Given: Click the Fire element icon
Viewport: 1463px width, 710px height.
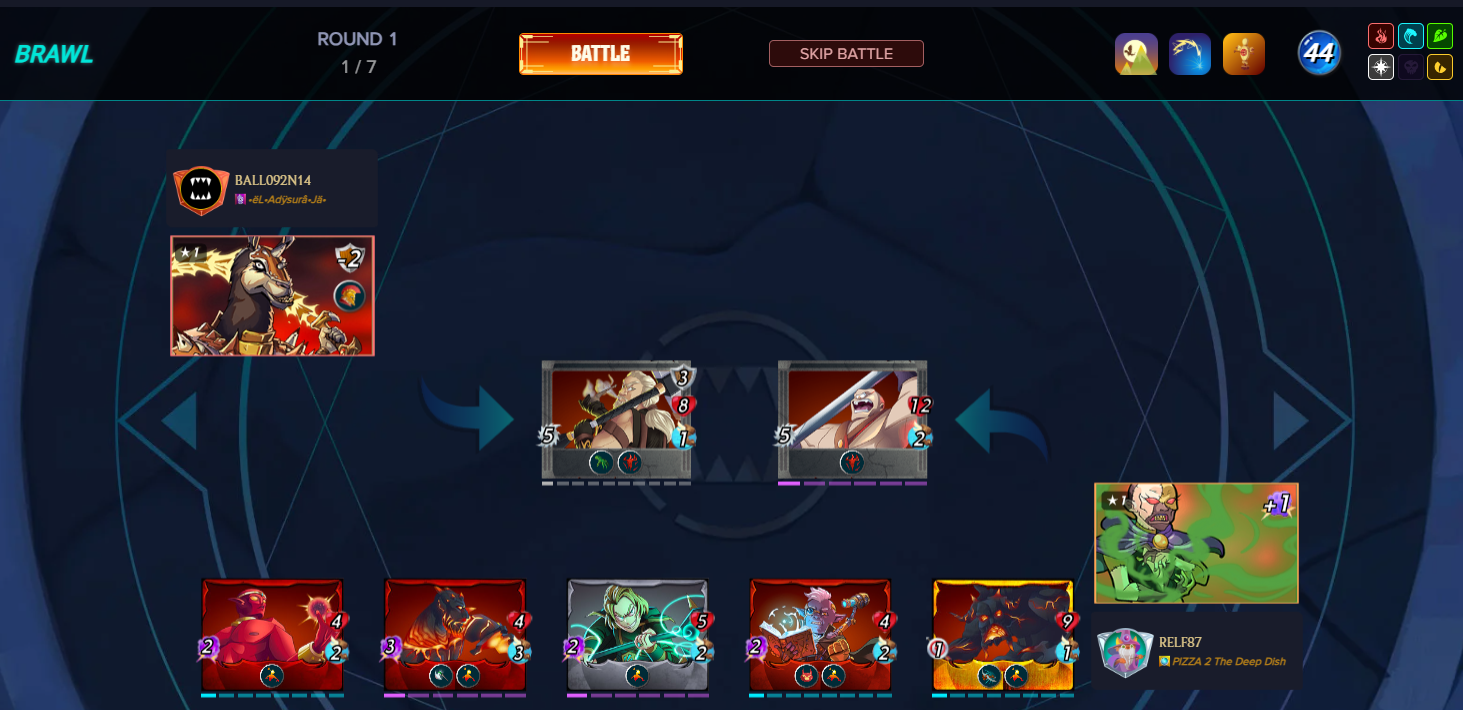Looking at the screenshot, I should [1381, 37].
